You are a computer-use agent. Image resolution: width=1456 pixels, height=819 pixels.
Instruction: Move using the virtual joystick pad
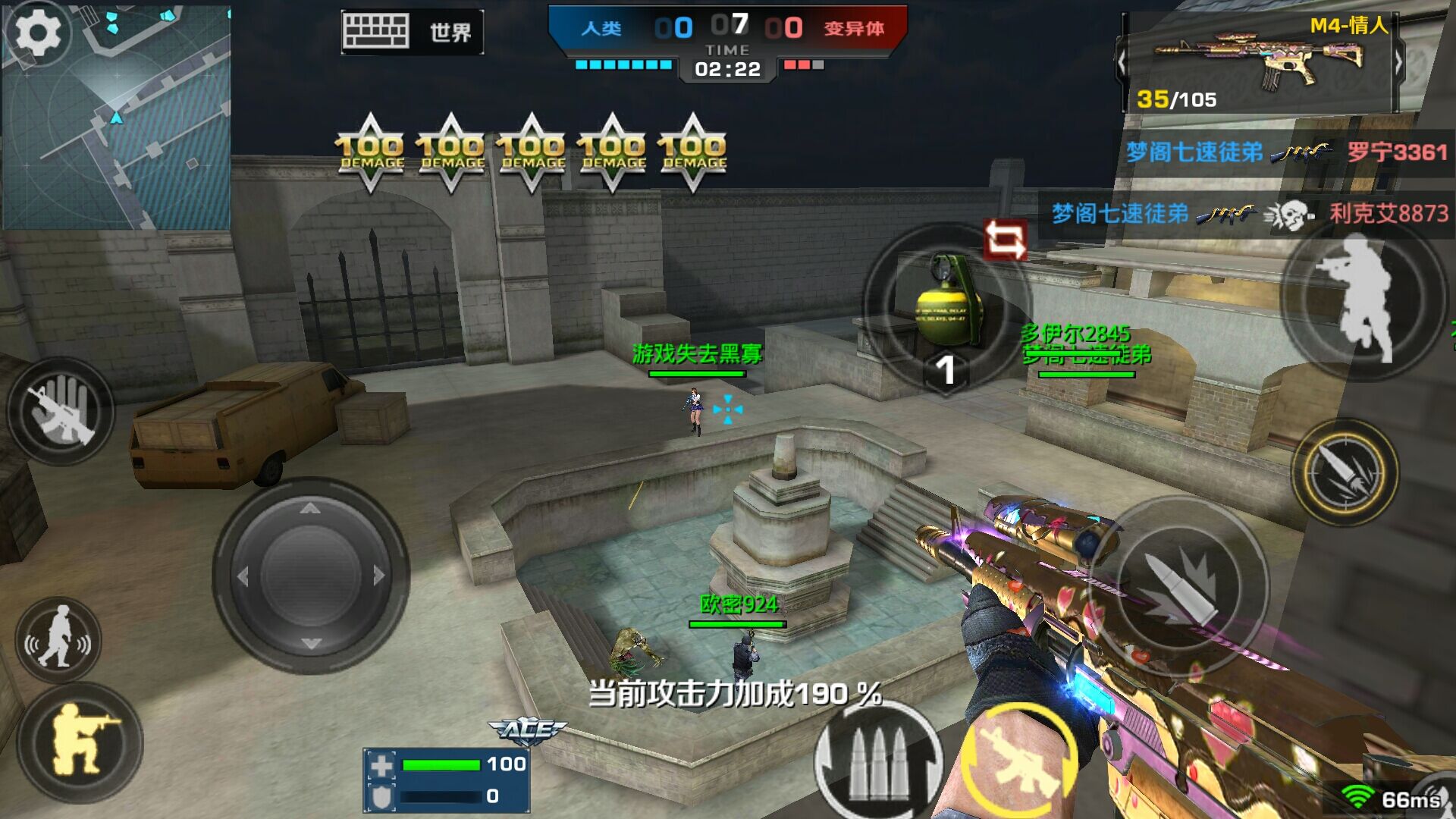(310, 576)
